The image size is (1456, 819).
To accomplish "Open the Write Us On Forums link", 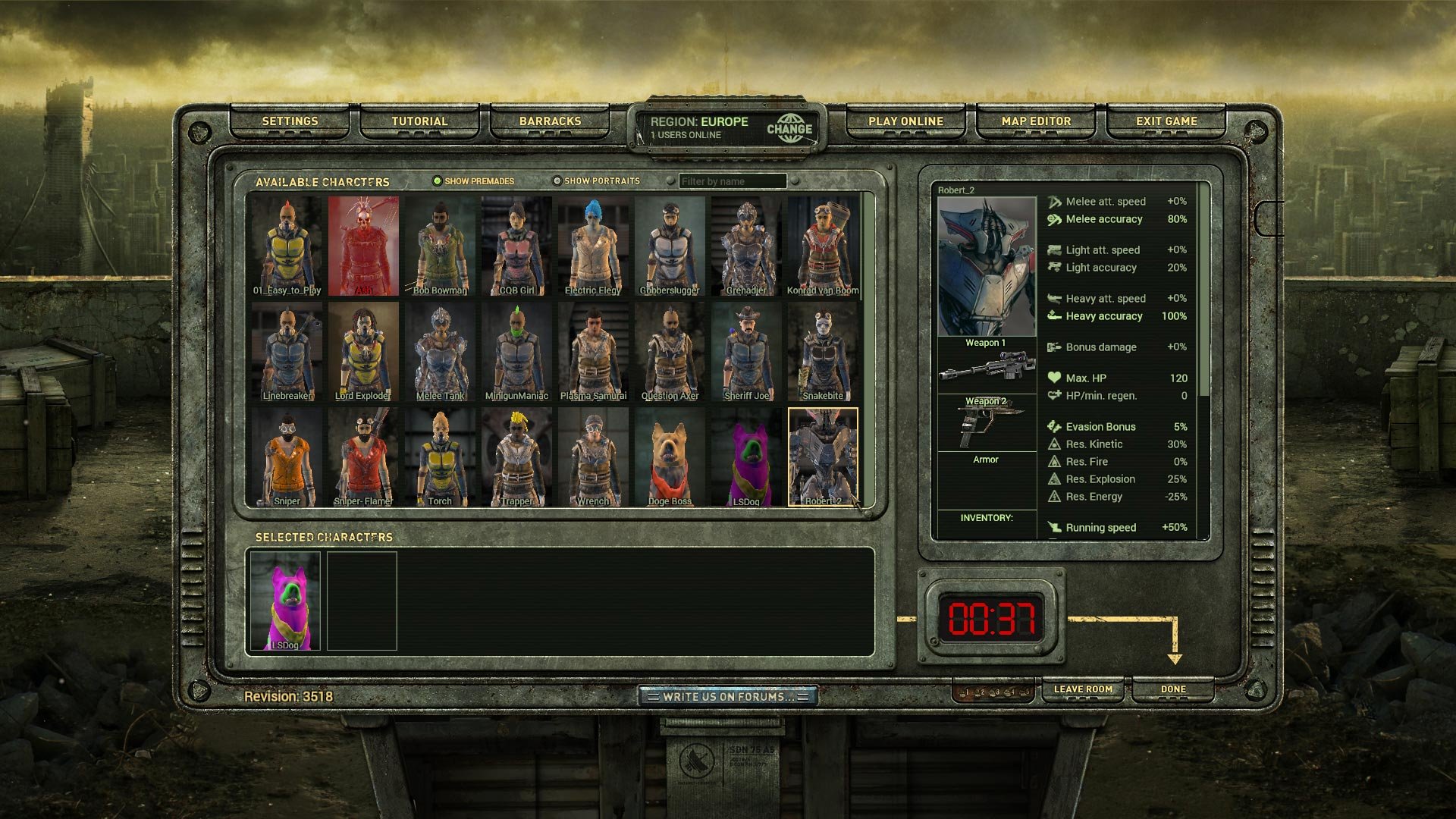I will pos(727,696).
